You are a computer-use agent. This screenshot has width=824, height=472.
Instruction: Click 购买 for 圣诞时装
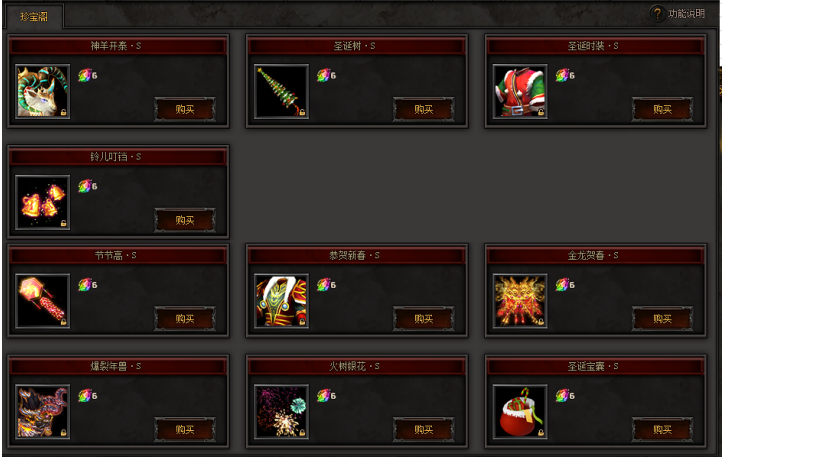[x=662, y=109]
